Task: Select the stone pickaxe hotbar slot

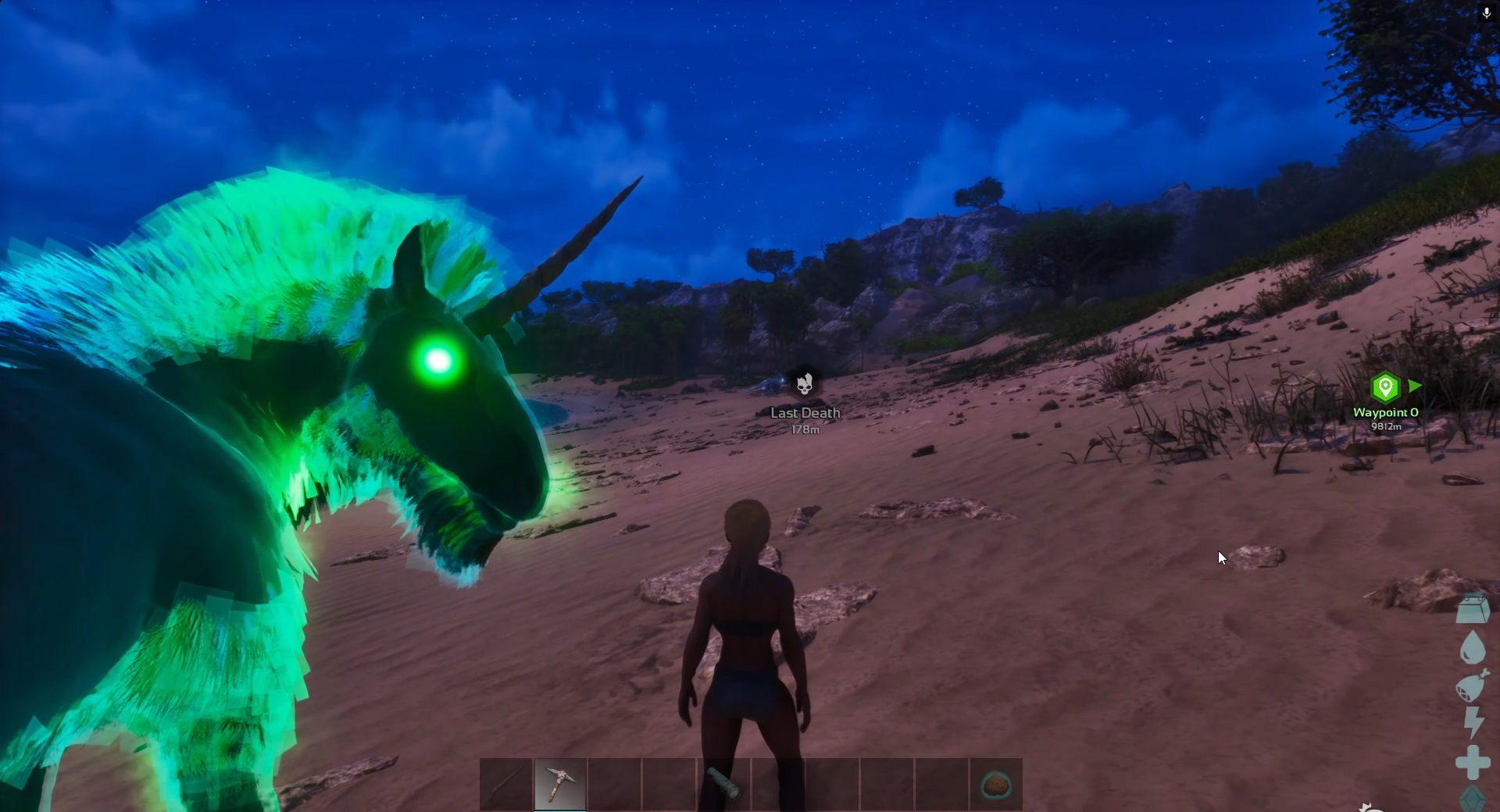Action: coord(560,783)
